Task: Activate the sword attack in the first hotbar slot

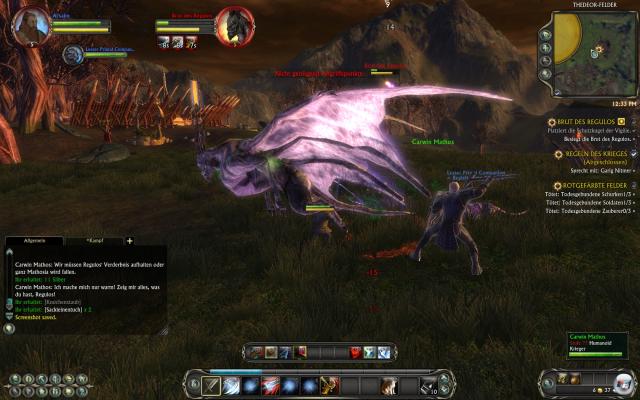Action: pyautogui.click(x=212, y=385)
